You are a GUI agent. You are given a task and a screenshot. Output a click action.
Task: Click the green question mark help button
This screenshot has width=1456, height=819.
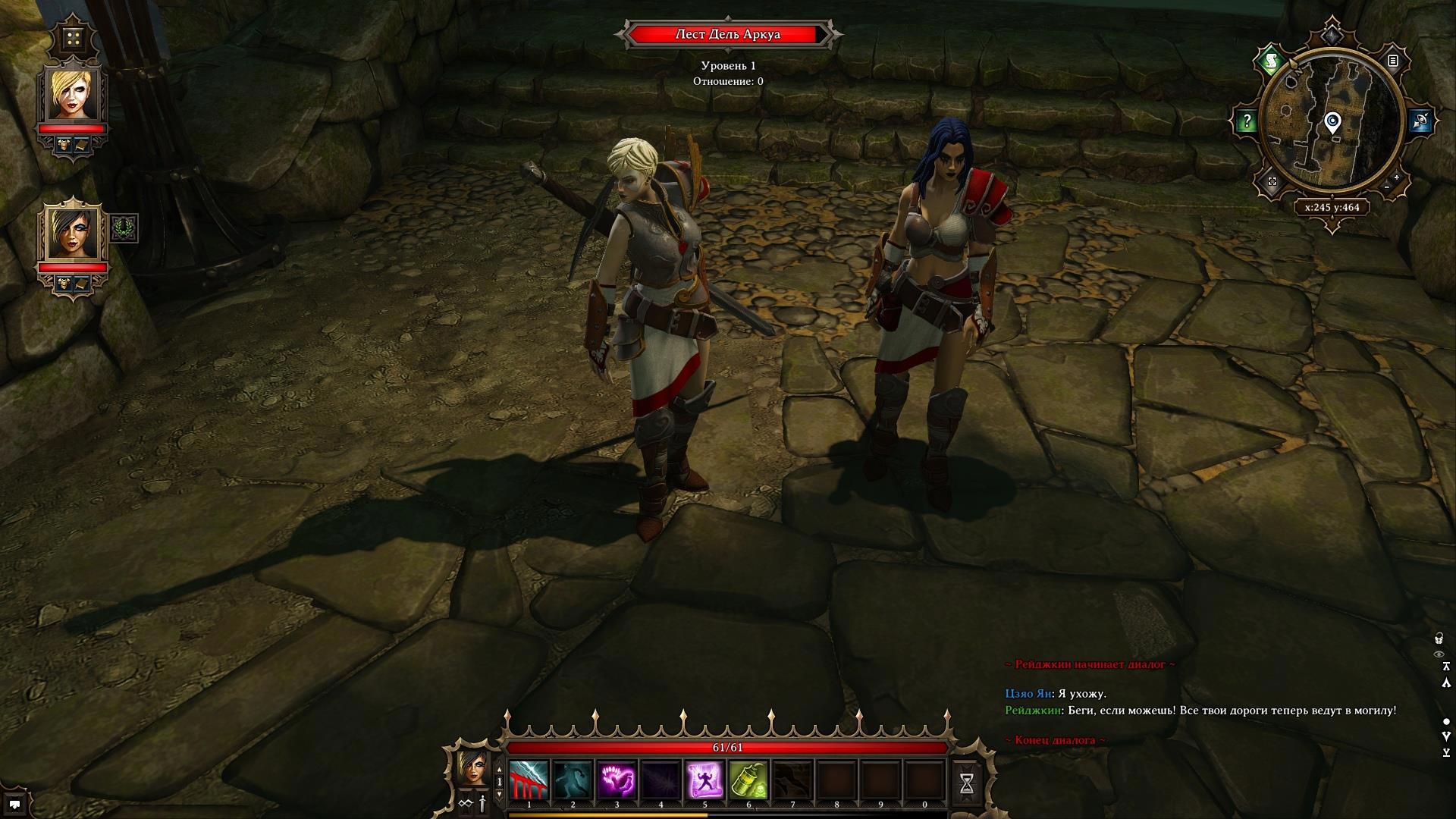coord(1247,121)
